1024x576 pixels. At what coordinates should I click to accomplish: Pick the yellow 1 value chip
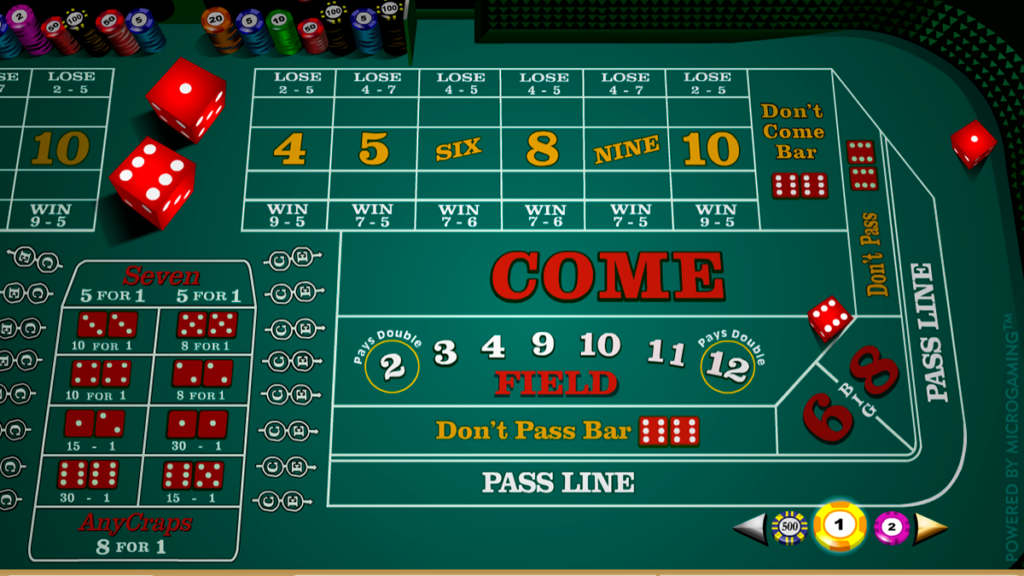(839, 526)
